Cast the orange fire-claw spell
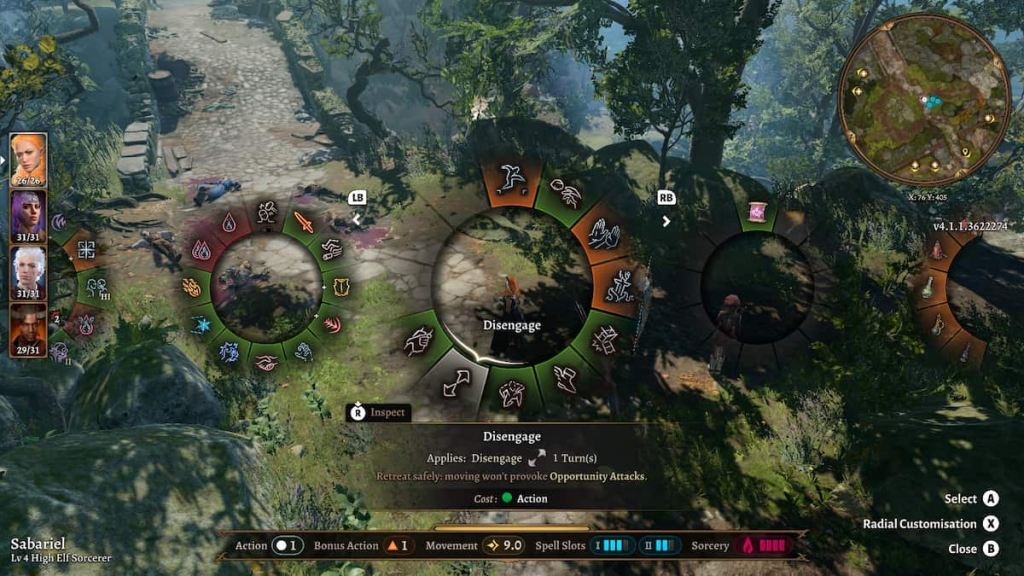 click(191, 288)
